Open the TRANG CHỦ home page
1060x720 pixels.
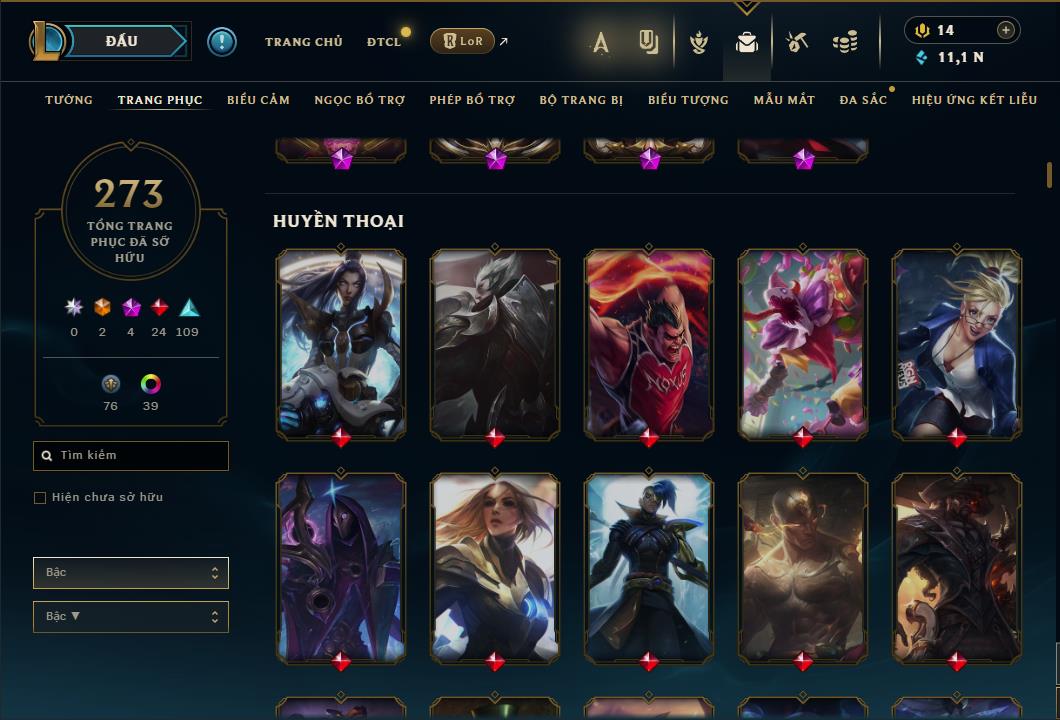(303, 42)
